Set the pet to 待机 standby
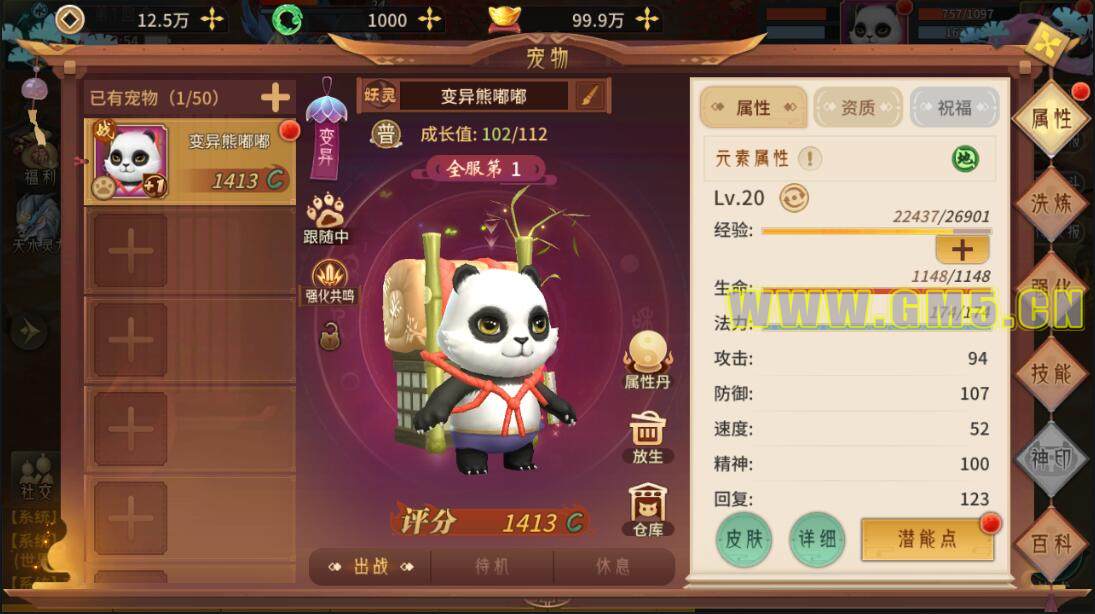1095x614 pixels. tap(492, 566)
